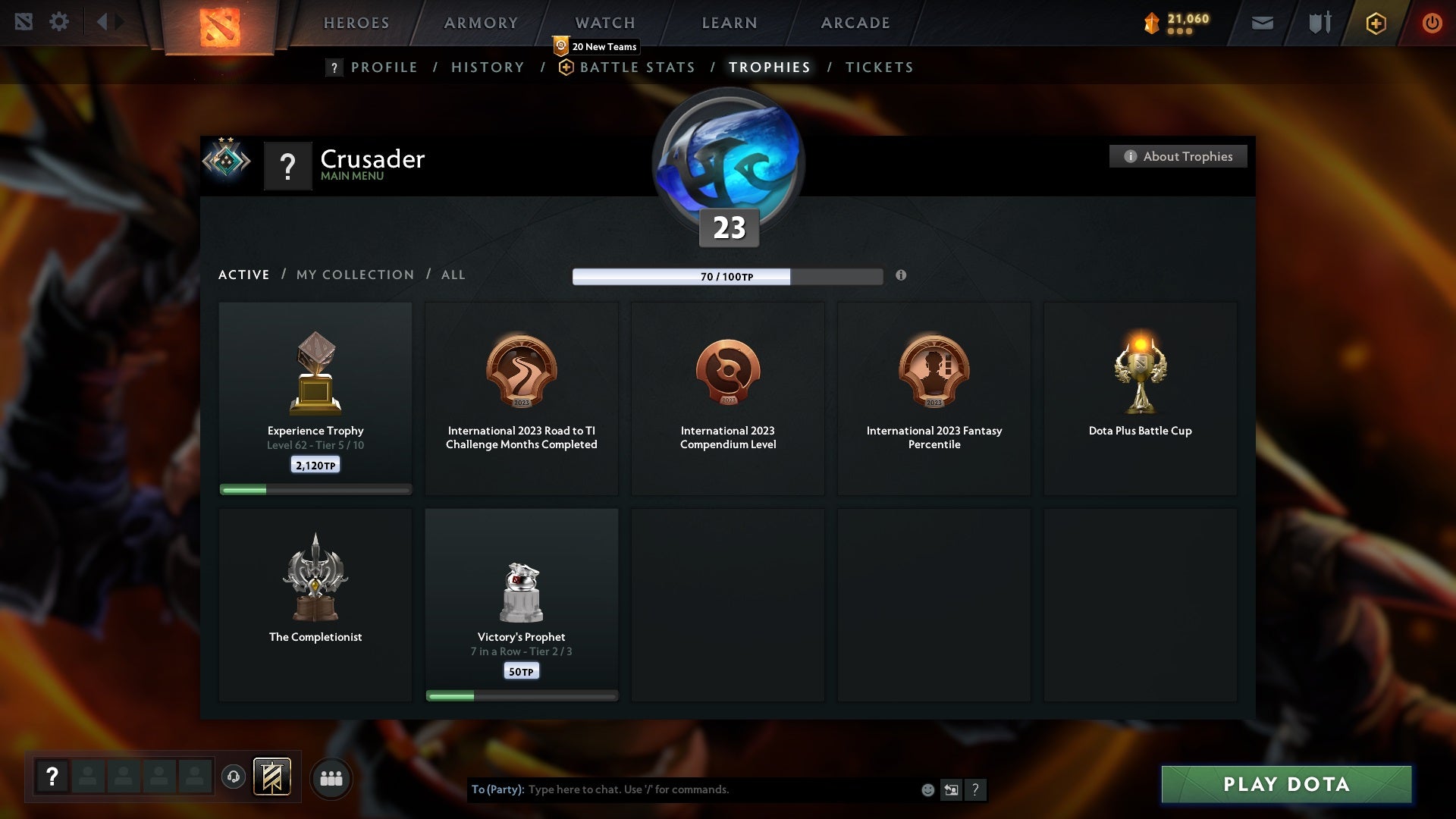
Task: Start matchmaking with Play Dota
Action: coord(1286,784)
